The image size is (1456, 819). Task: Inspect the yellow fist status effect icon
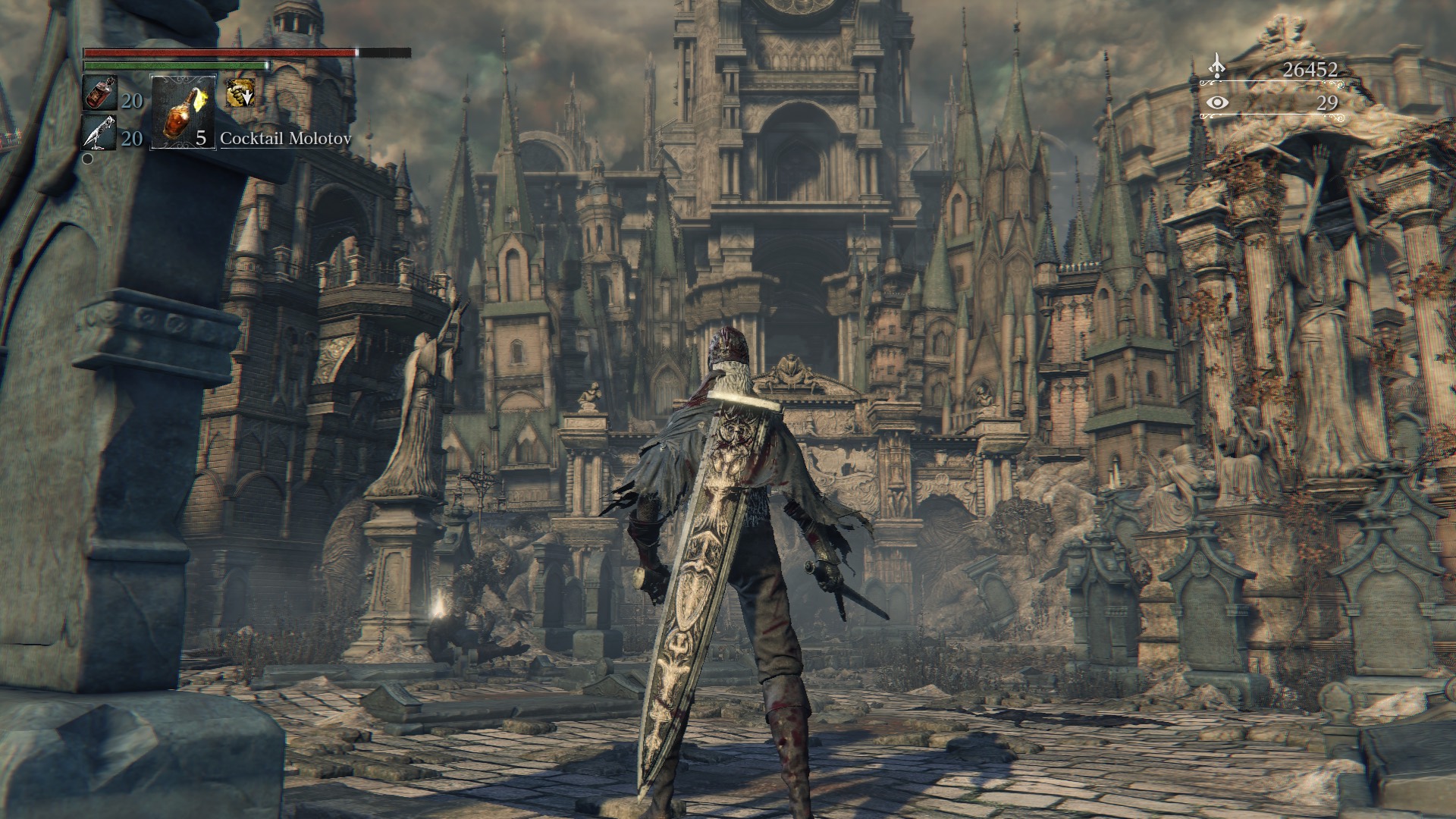click(240, 93)
